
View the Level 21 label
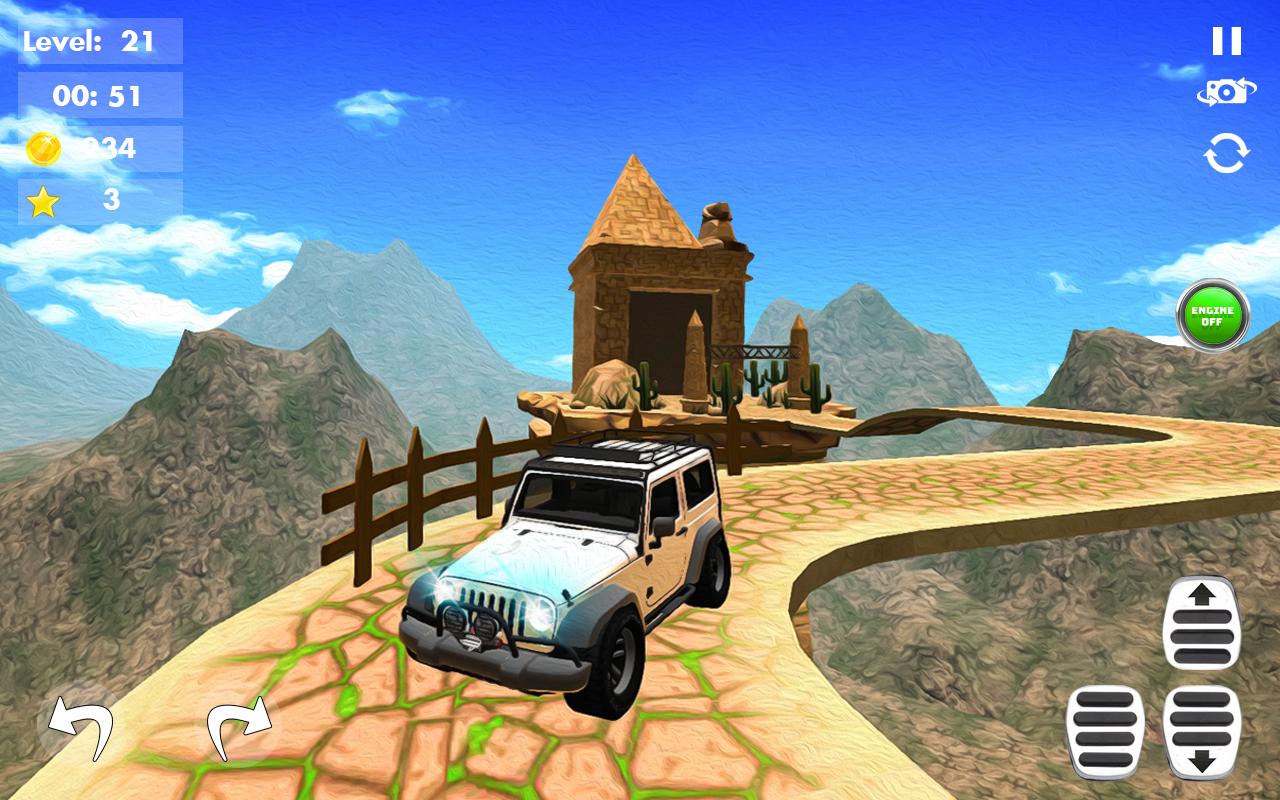[98, 43]
